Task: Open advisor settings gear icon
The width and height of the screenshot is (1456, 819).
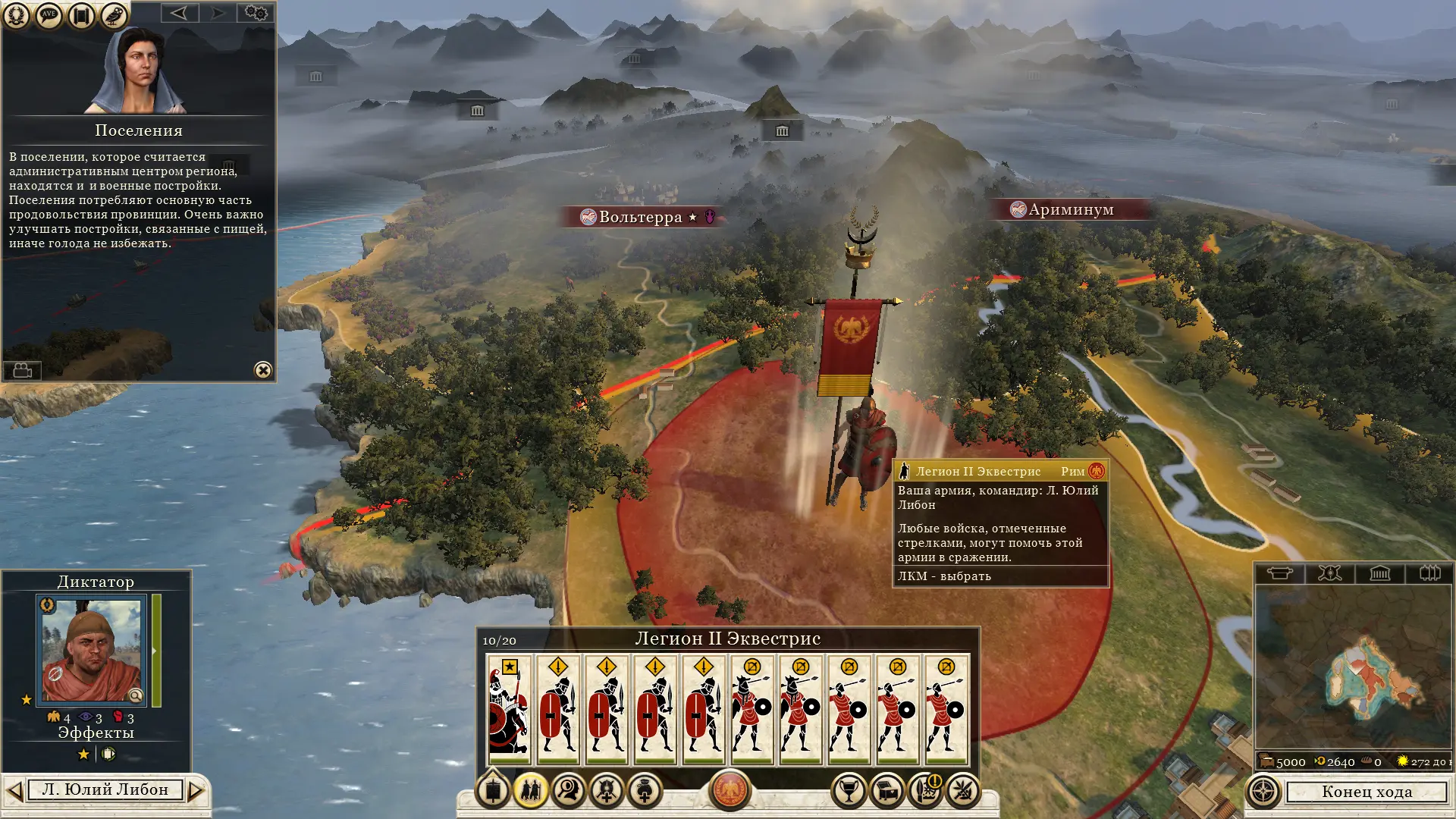Action: pyautogui.click(x=256, y=13)
